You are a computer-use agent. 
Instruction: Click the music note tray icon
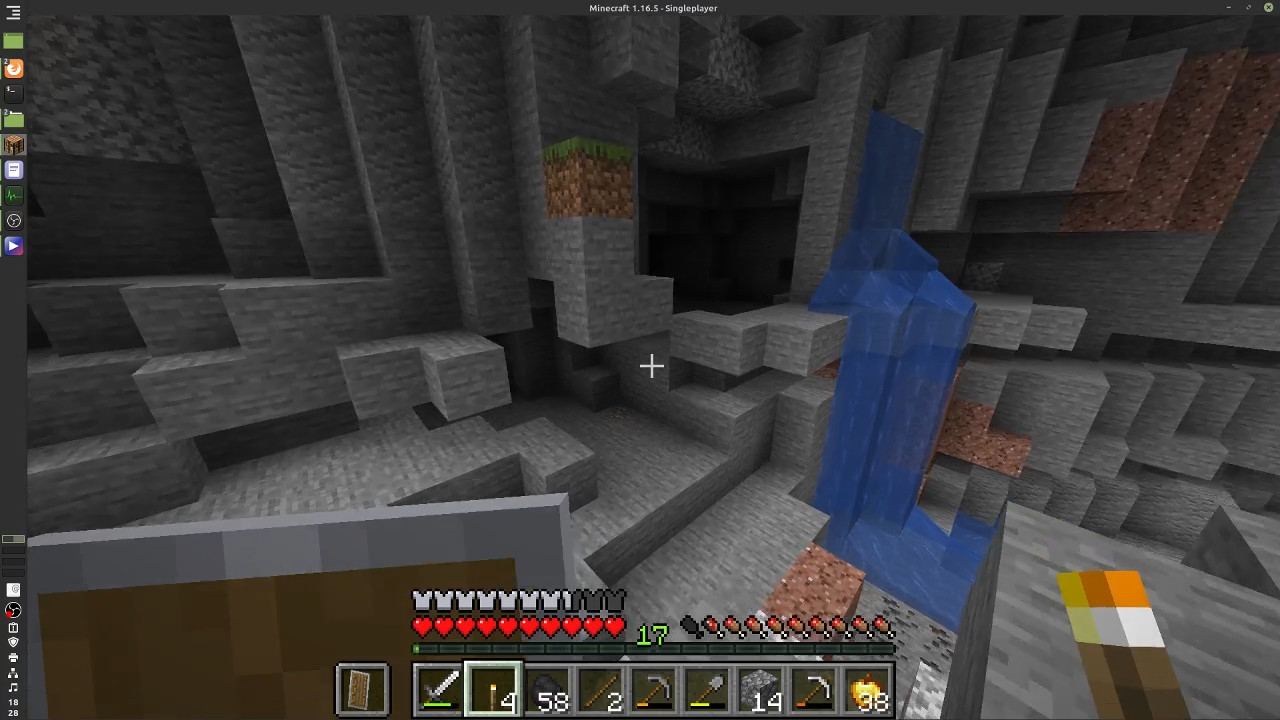pos(13,688)
